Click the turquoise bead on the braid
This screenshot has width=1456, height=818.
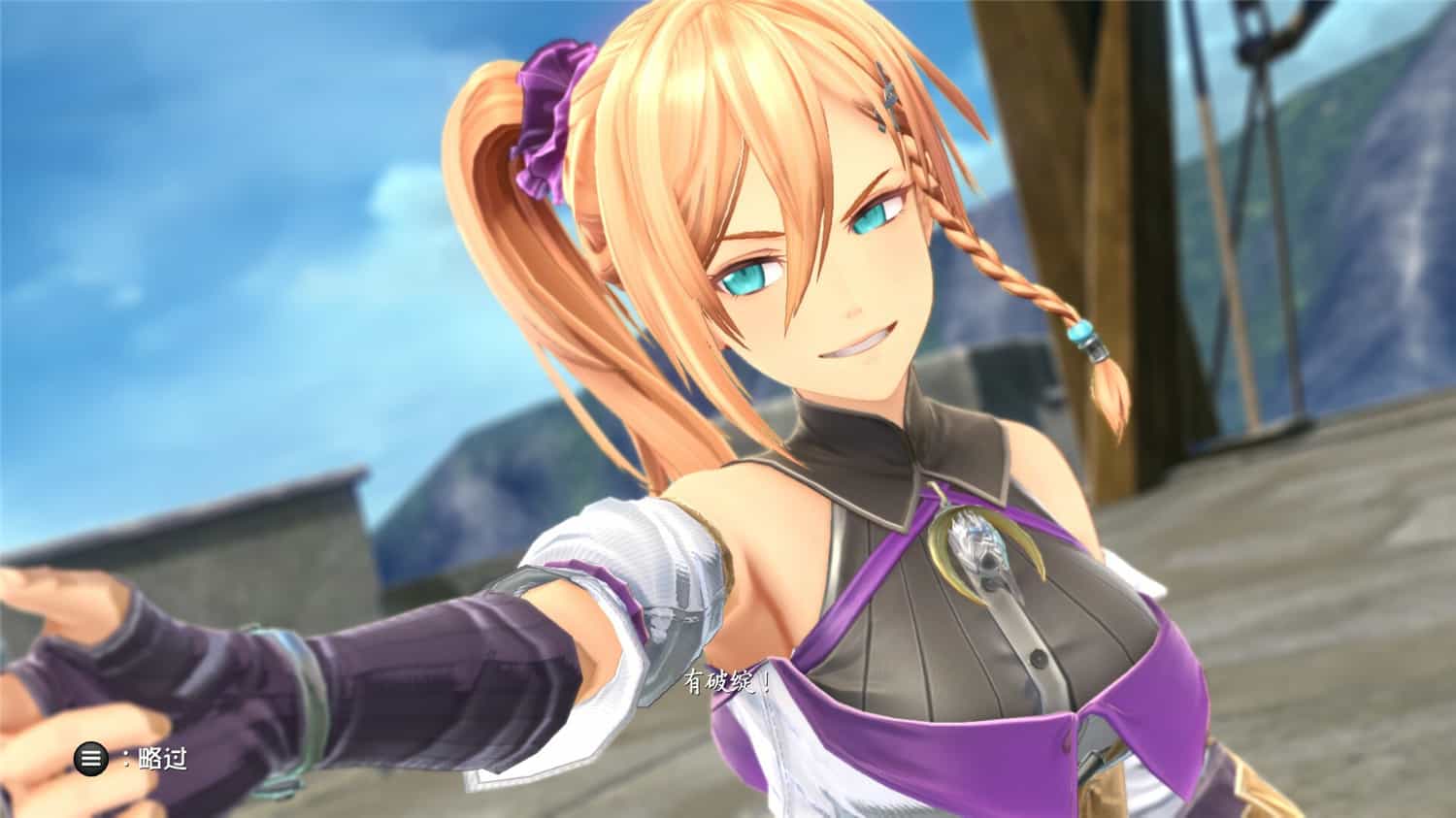1080,330
